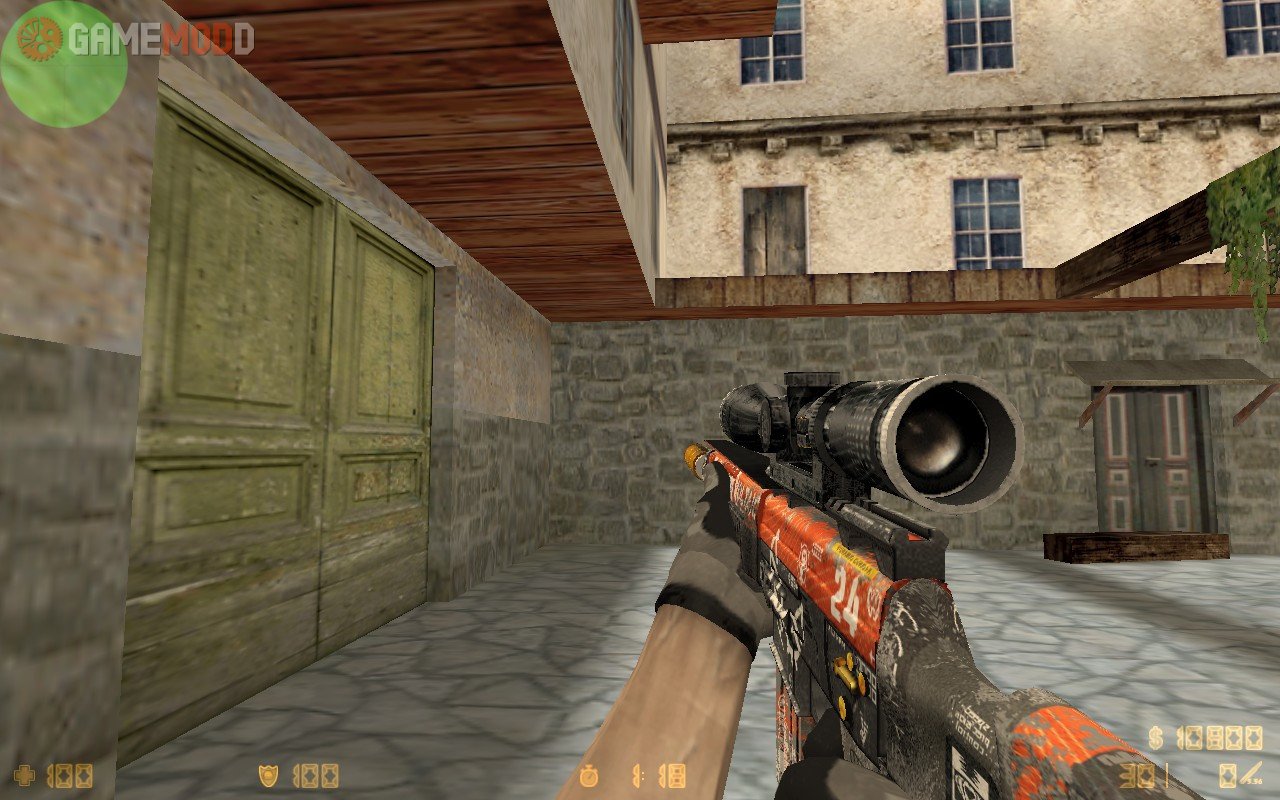Select the health cross icon

[x=25, y=776]
